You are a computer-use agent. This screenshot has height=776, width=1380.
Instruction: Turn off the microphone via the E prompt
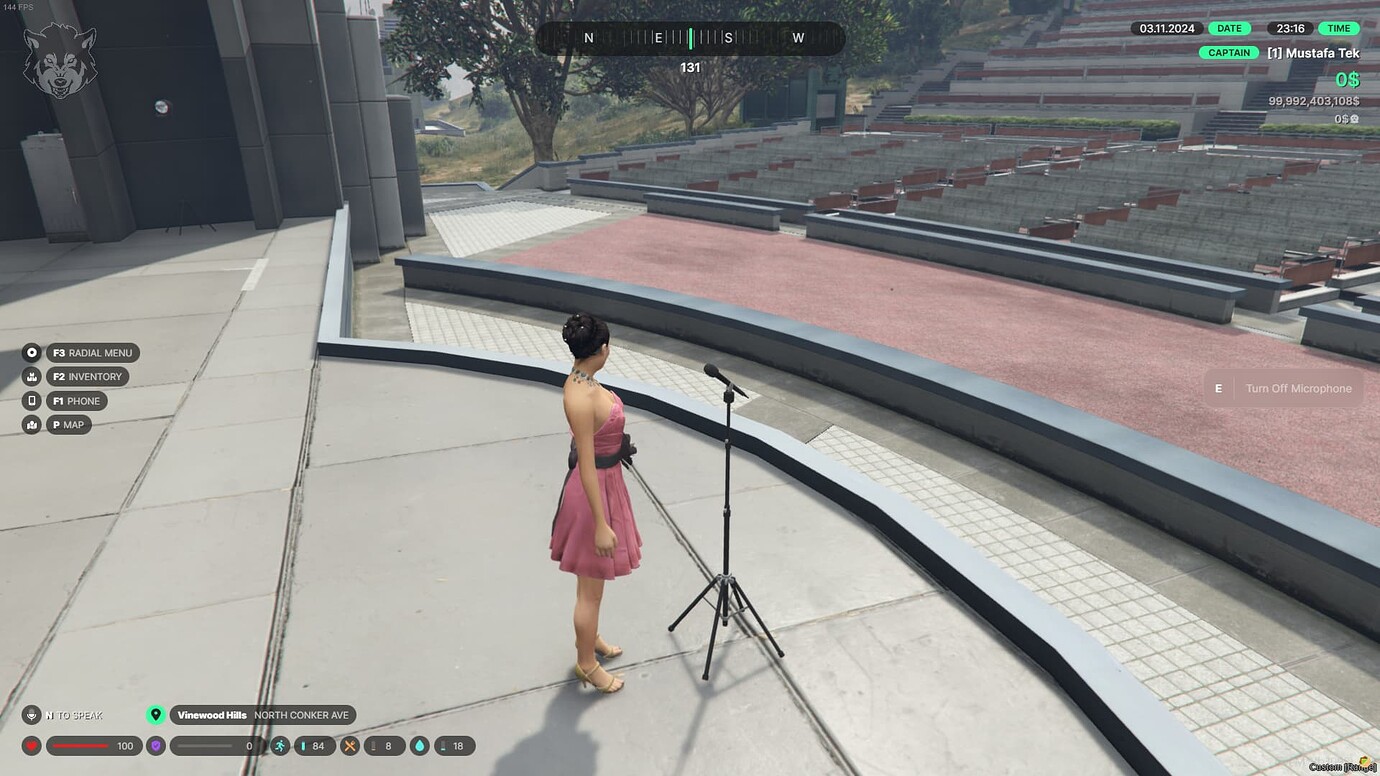(1285, 388)
